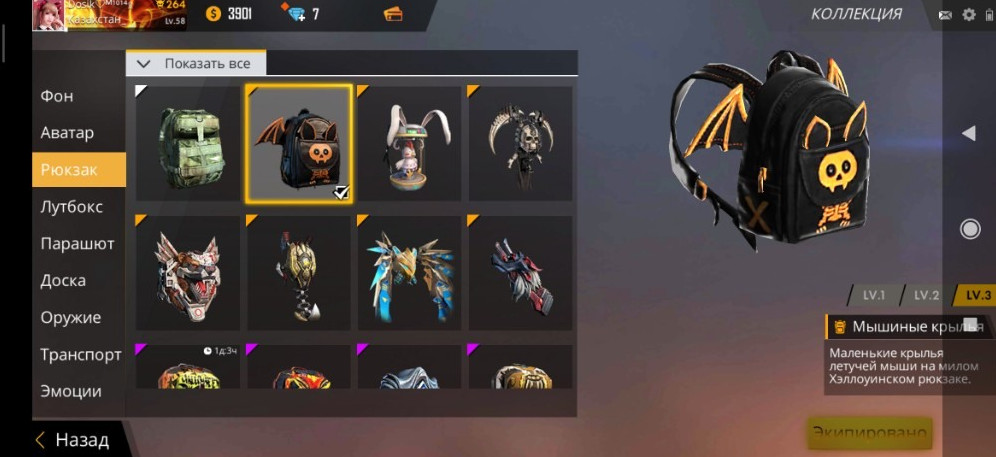Choose the bunny in capsule backpack
This screenshot has height=457, width=996.
coord(409,143)
